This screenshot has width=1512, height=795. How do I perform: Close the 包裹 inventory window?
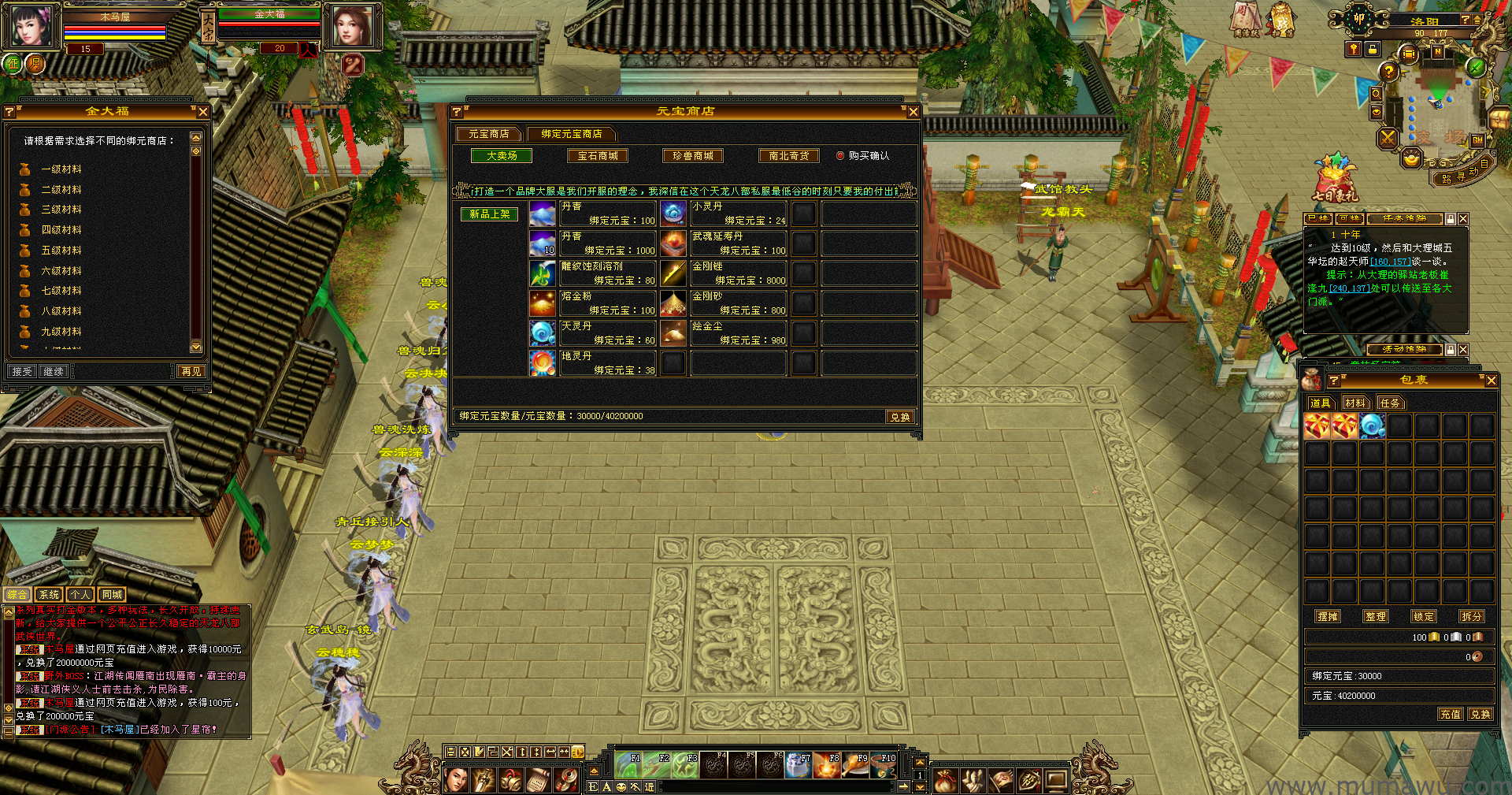pyautogui.click(x=1491, y=381)
